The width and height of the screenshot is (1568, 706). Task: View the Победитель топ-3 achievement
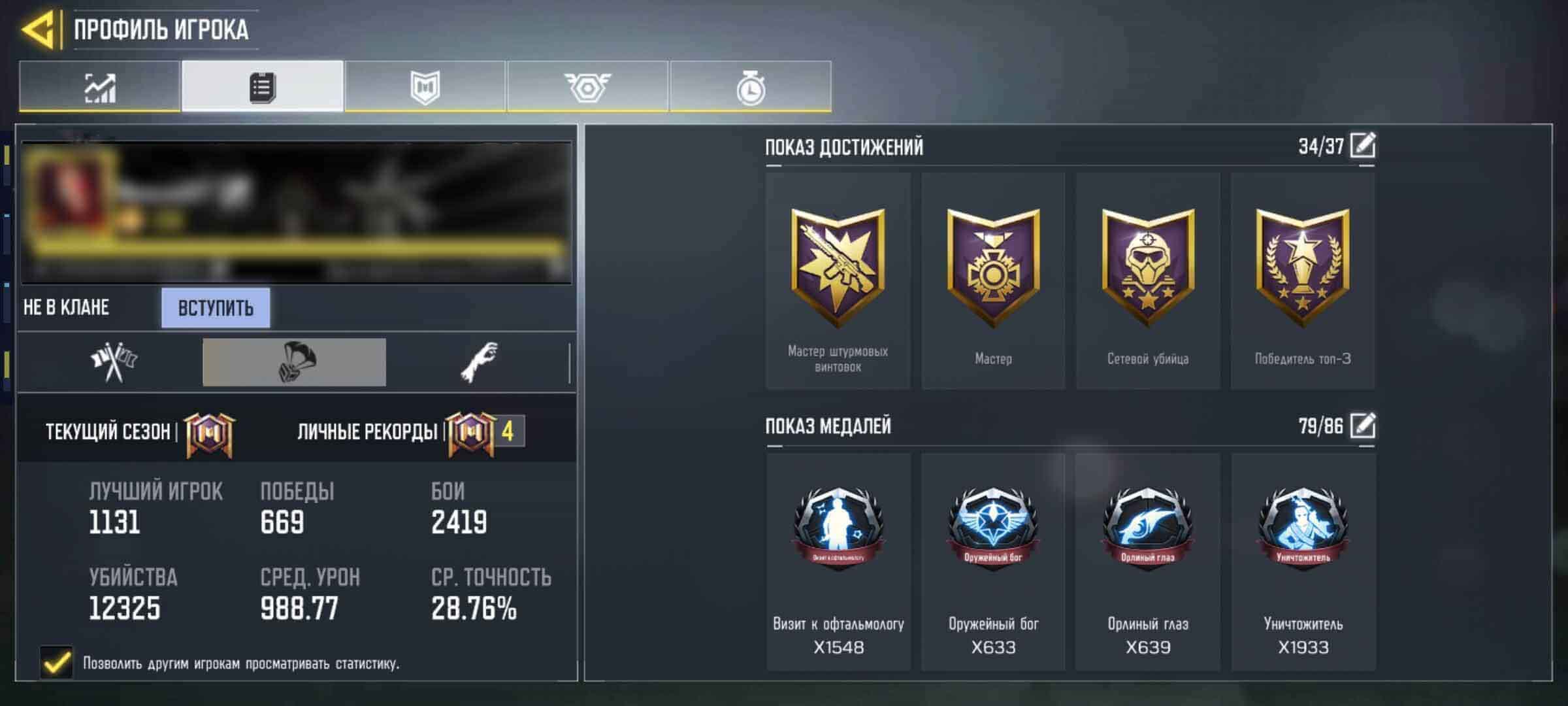click(1302, 281)
